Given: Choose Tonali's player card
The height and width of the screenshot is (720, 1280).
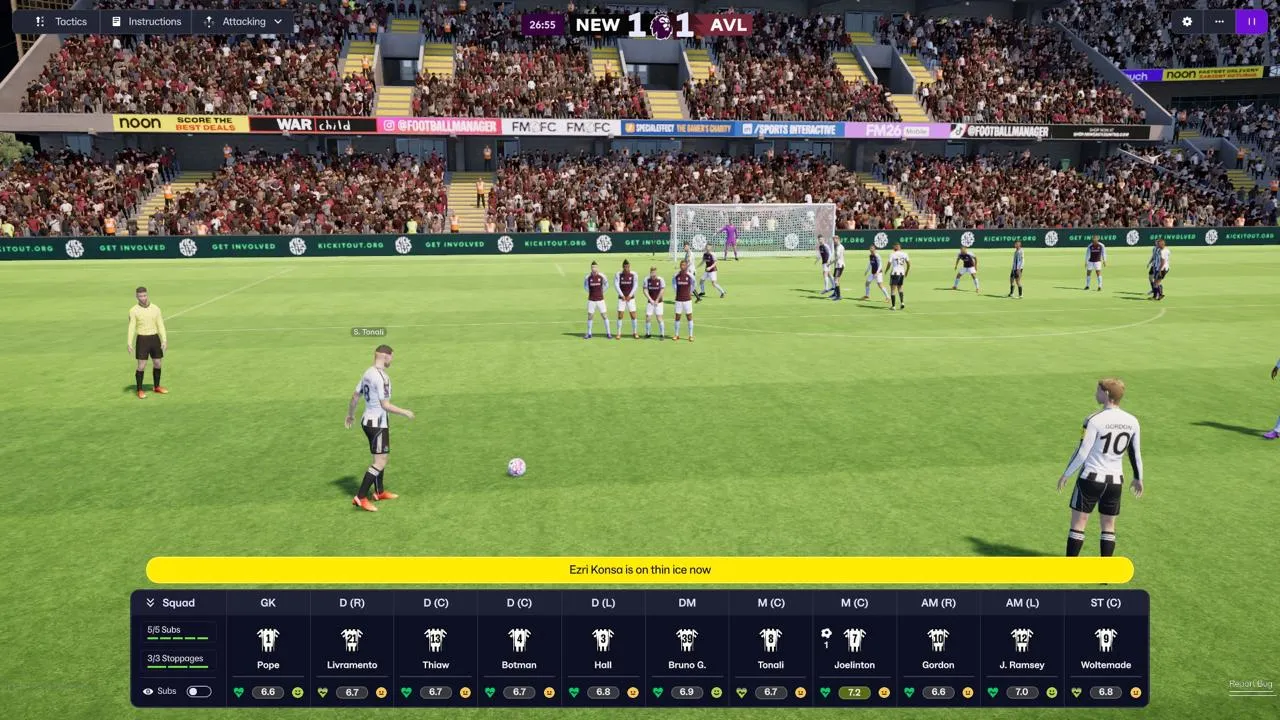Looking at the screenshot, I should pos(770,648).
